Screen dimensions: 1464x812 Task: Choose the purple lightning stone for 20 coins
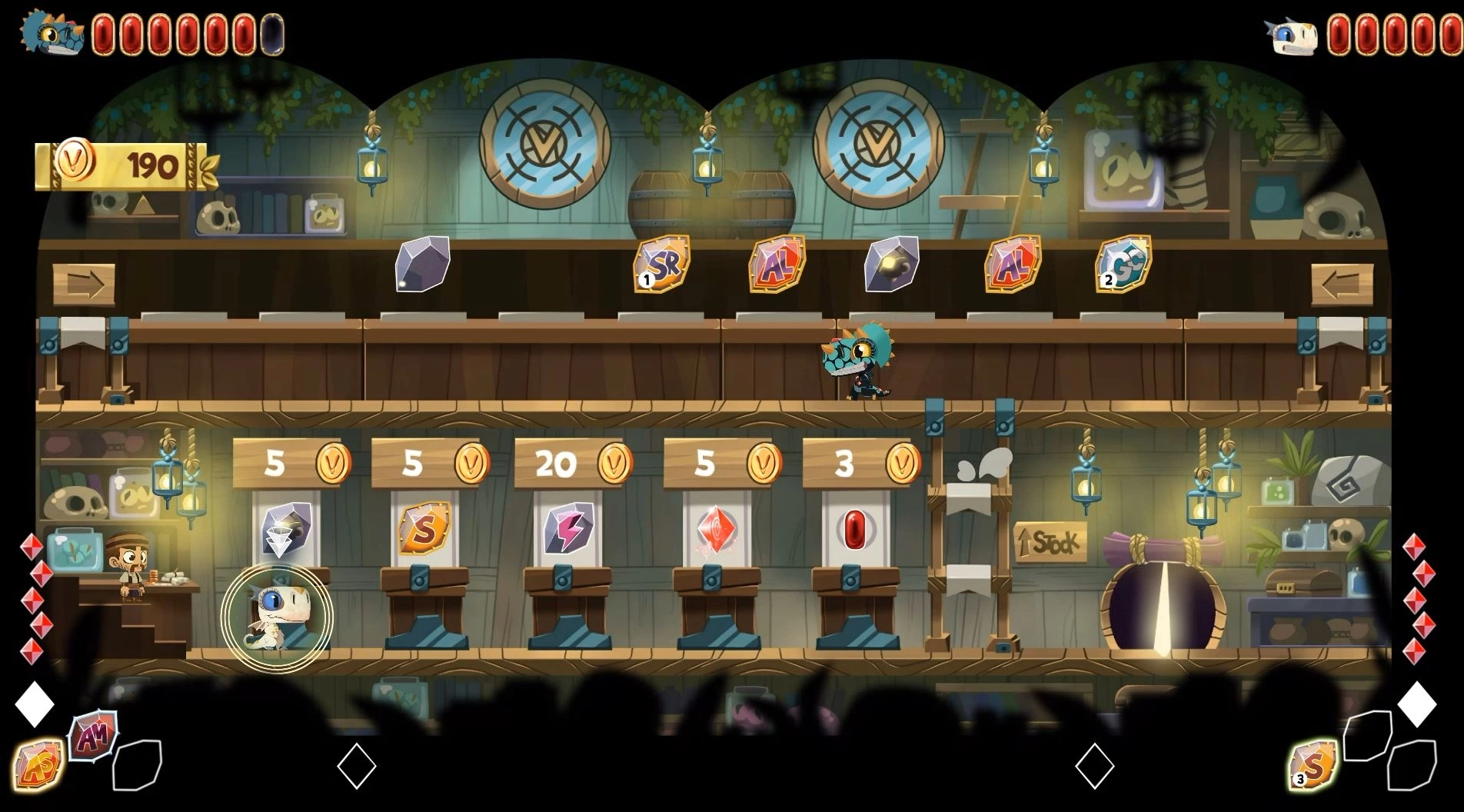(x=567, y=528)
